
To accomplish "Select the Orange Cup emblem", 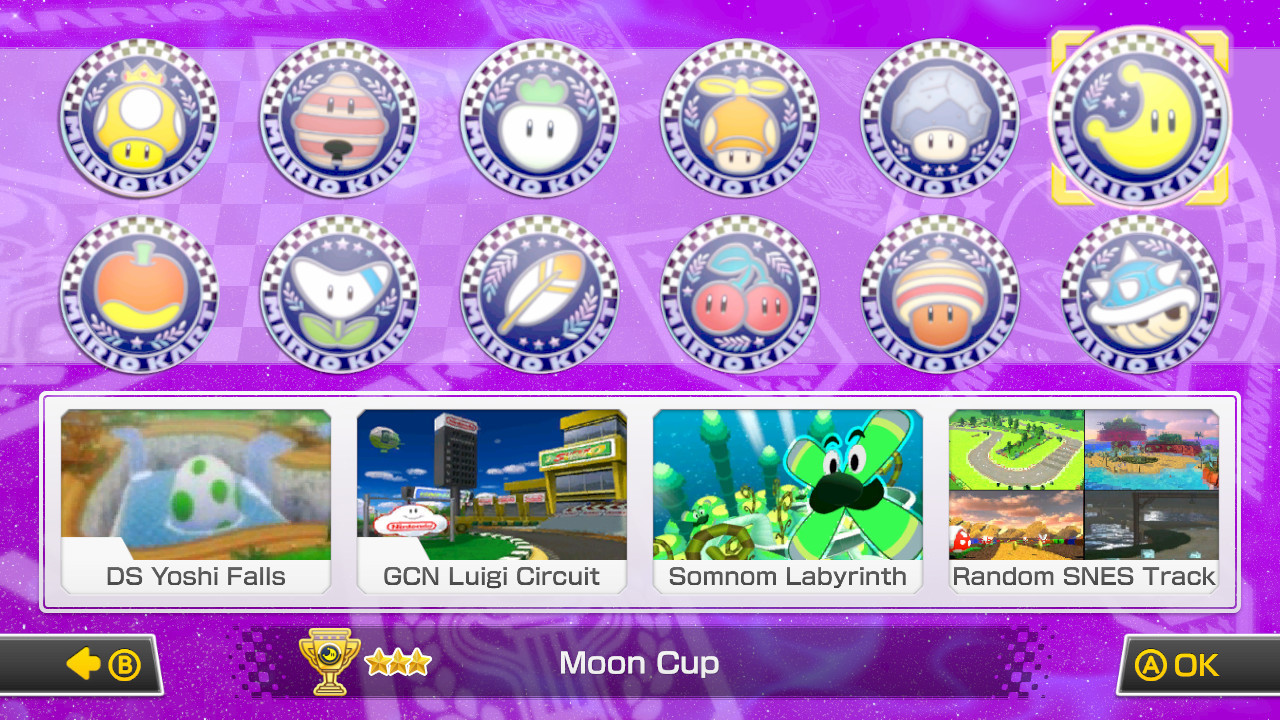I will point(139,294).
